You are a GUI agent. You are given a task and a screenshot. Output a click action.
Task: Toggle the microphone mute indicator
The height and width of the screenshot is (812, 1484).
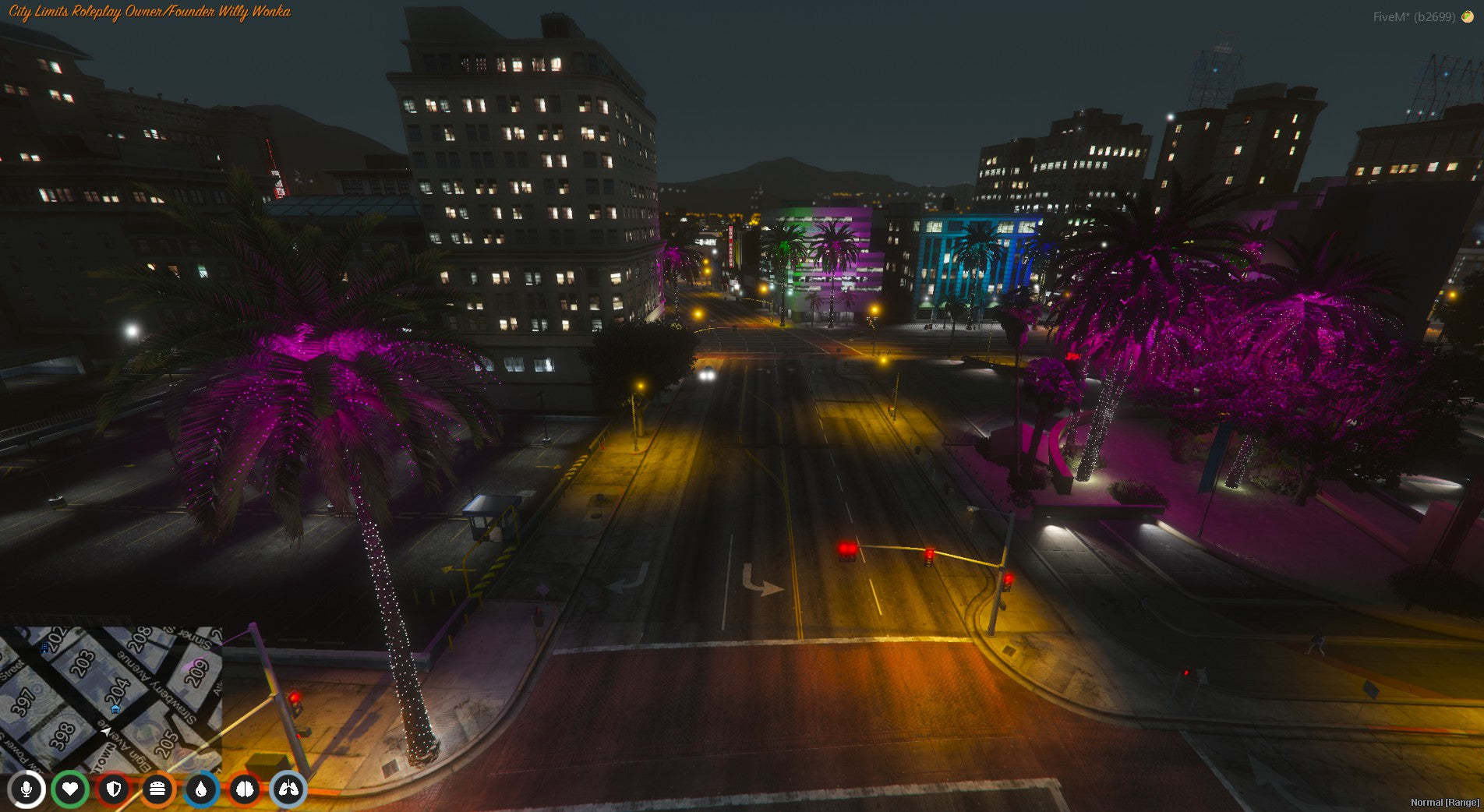pos(26,789)
